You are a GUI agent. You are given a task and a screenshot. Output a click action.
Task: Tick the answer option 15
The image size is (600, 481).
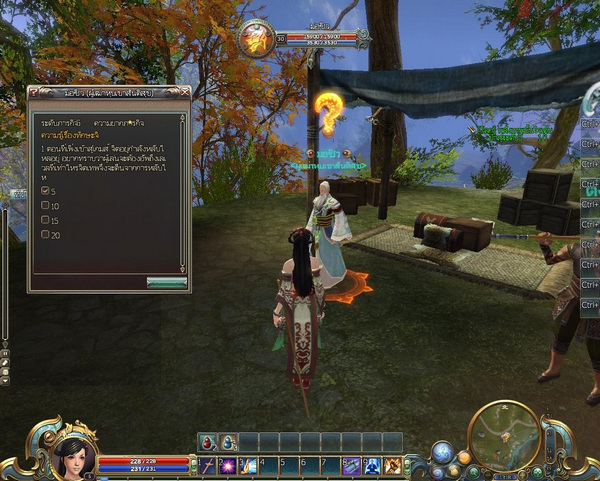44,219
